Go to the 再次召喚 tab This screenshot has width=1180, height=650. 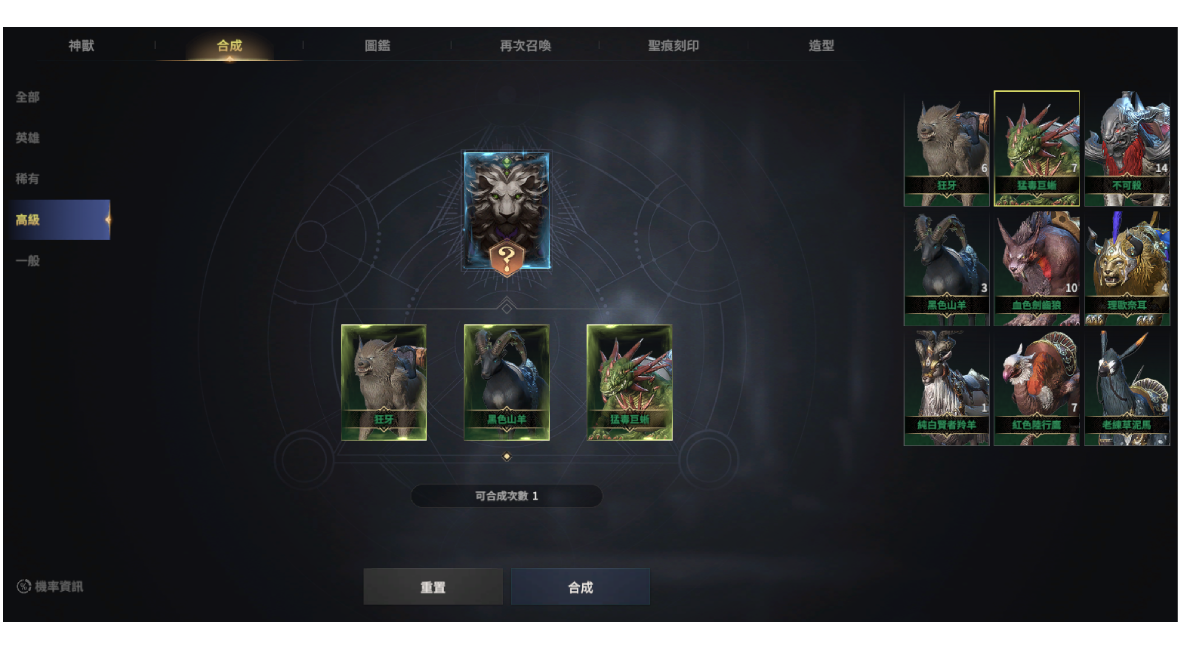tap(525, 46)
